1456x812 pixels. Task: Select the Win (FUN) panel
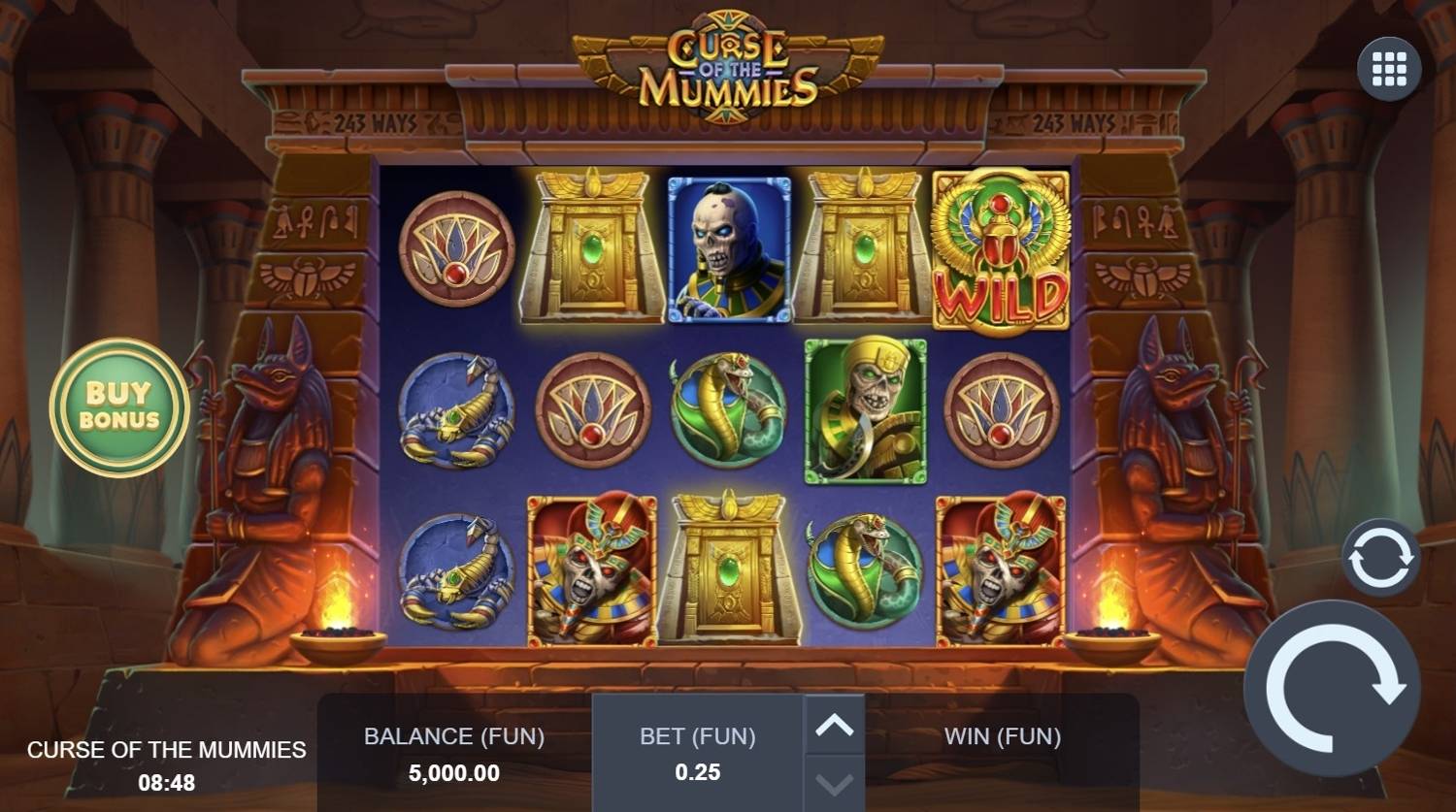[1001, 736]
